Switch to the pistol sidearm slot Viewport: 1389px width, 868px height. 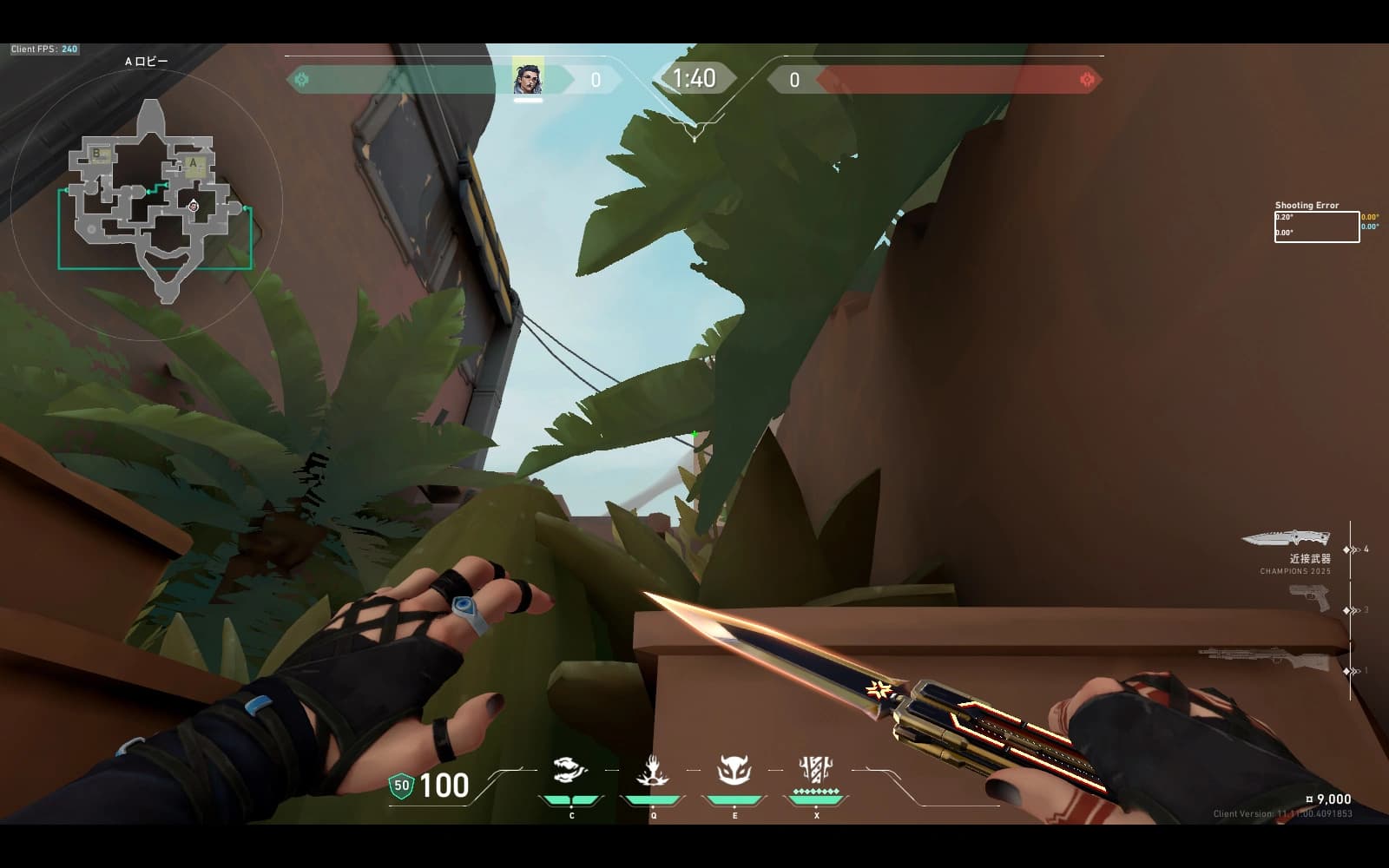(1309, 596)
